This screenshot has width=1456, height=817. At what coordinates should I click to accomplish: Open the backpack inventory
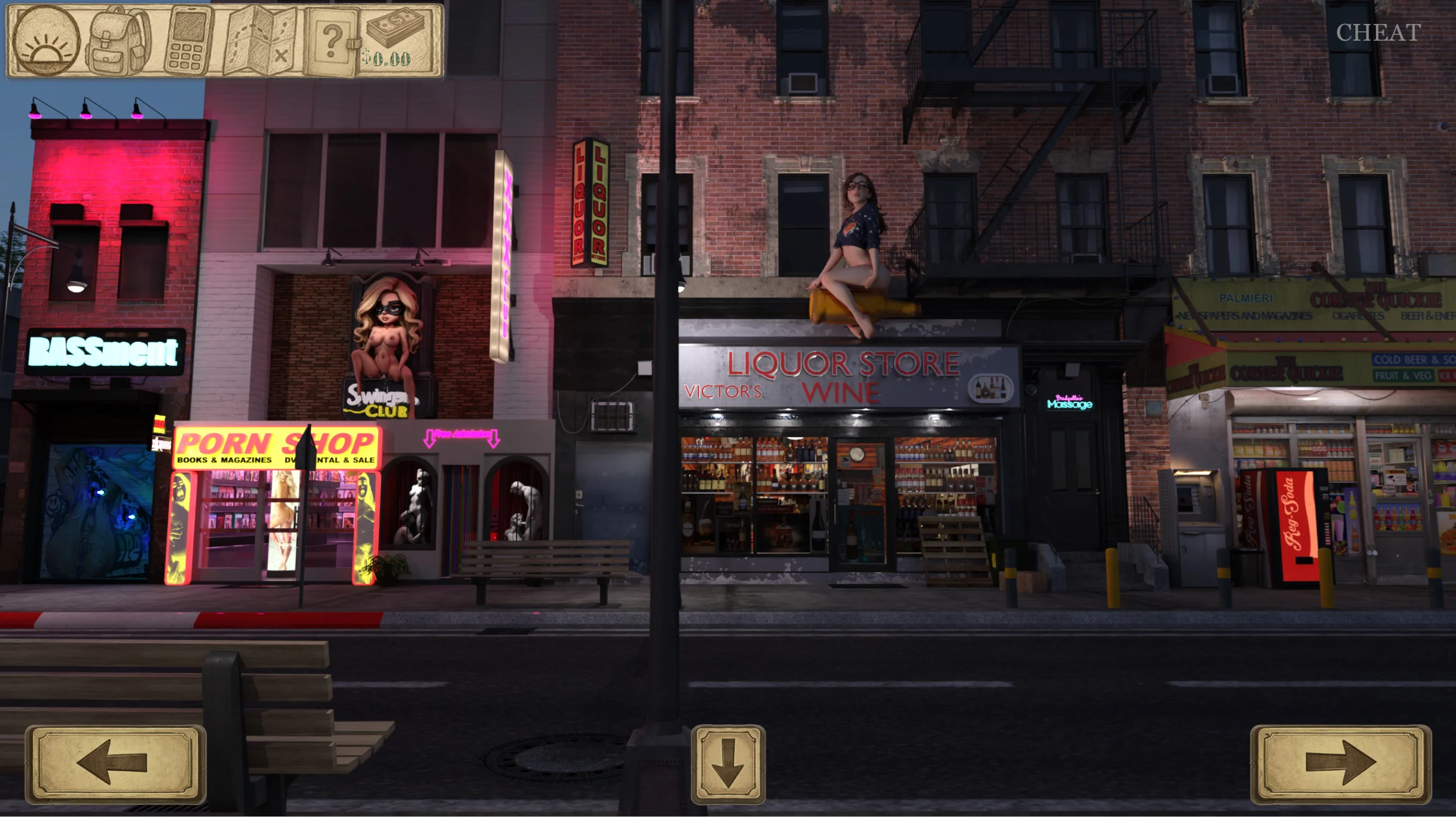pyautogui.click(x=119, y=41)
